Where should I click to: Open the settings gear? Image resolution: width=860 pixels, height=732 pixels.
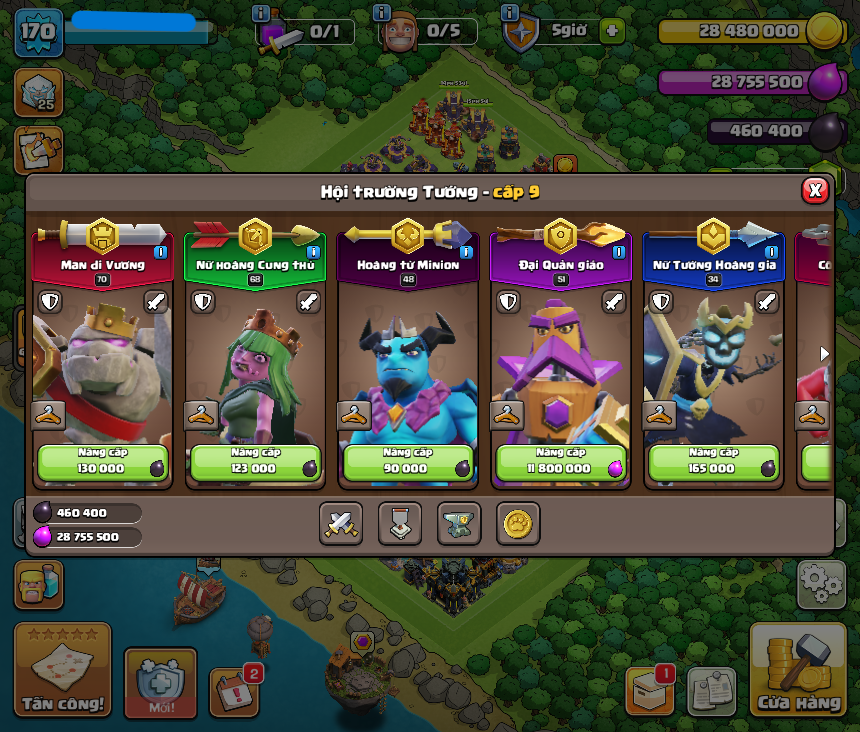(821, 584)
